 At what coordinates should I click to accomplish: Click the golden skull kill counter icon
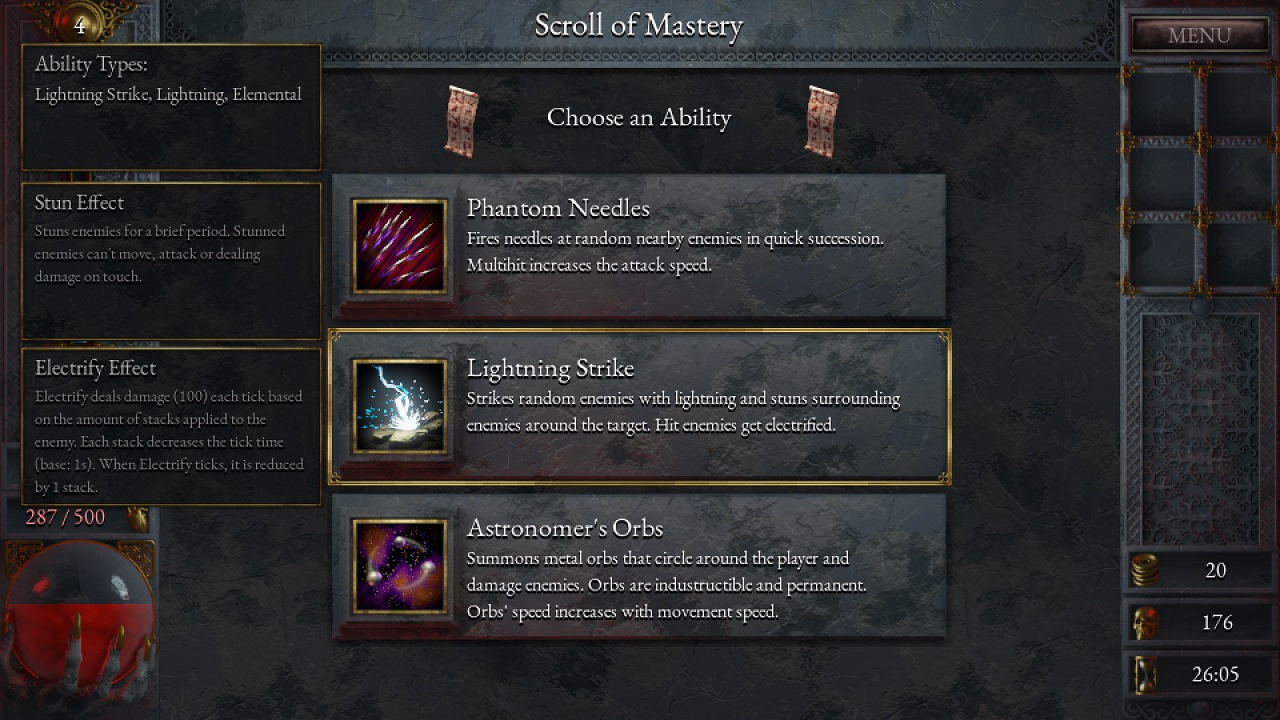coord(1144,622)
